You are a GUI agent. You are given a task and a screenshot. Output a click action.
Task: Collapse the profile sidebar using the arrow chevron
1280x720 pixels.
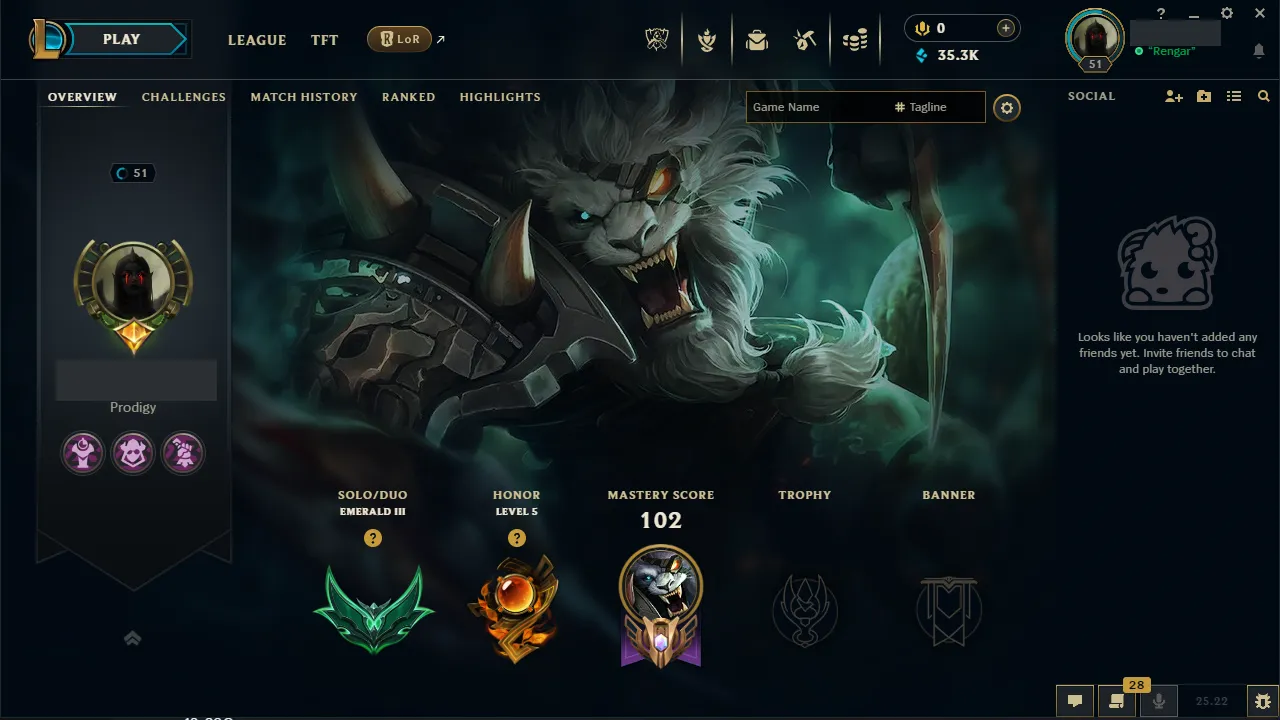132,637
